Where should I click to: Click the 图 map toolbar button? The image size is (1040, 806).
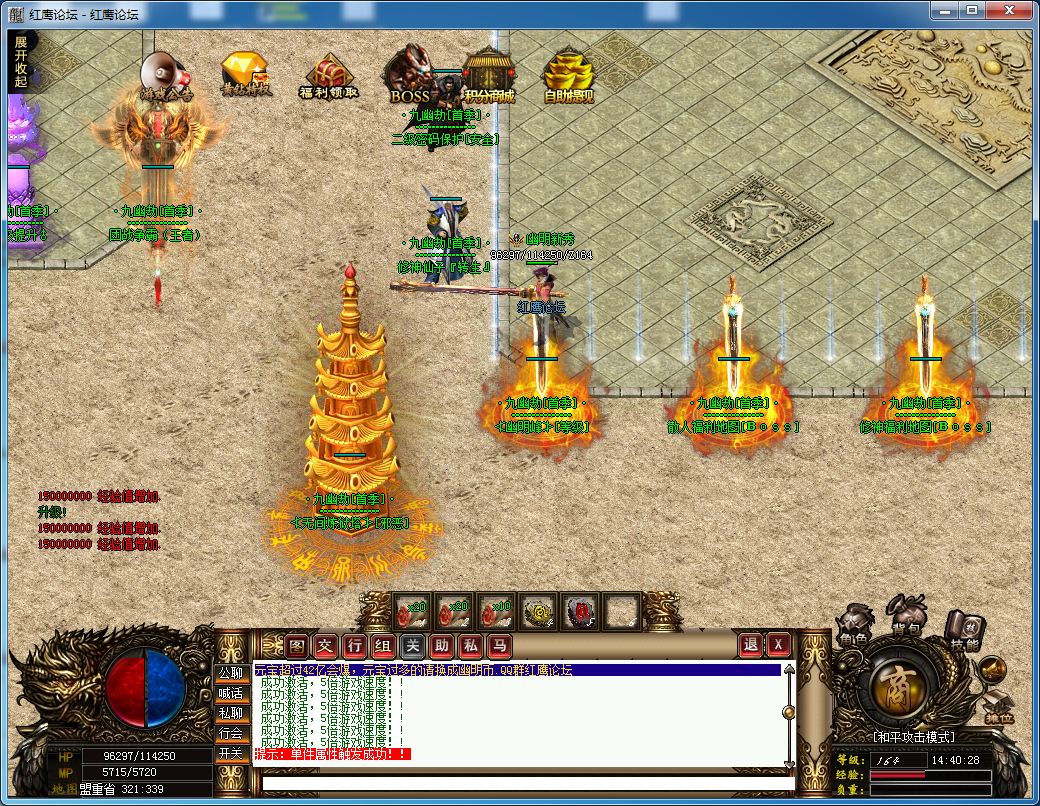[297, 645]
